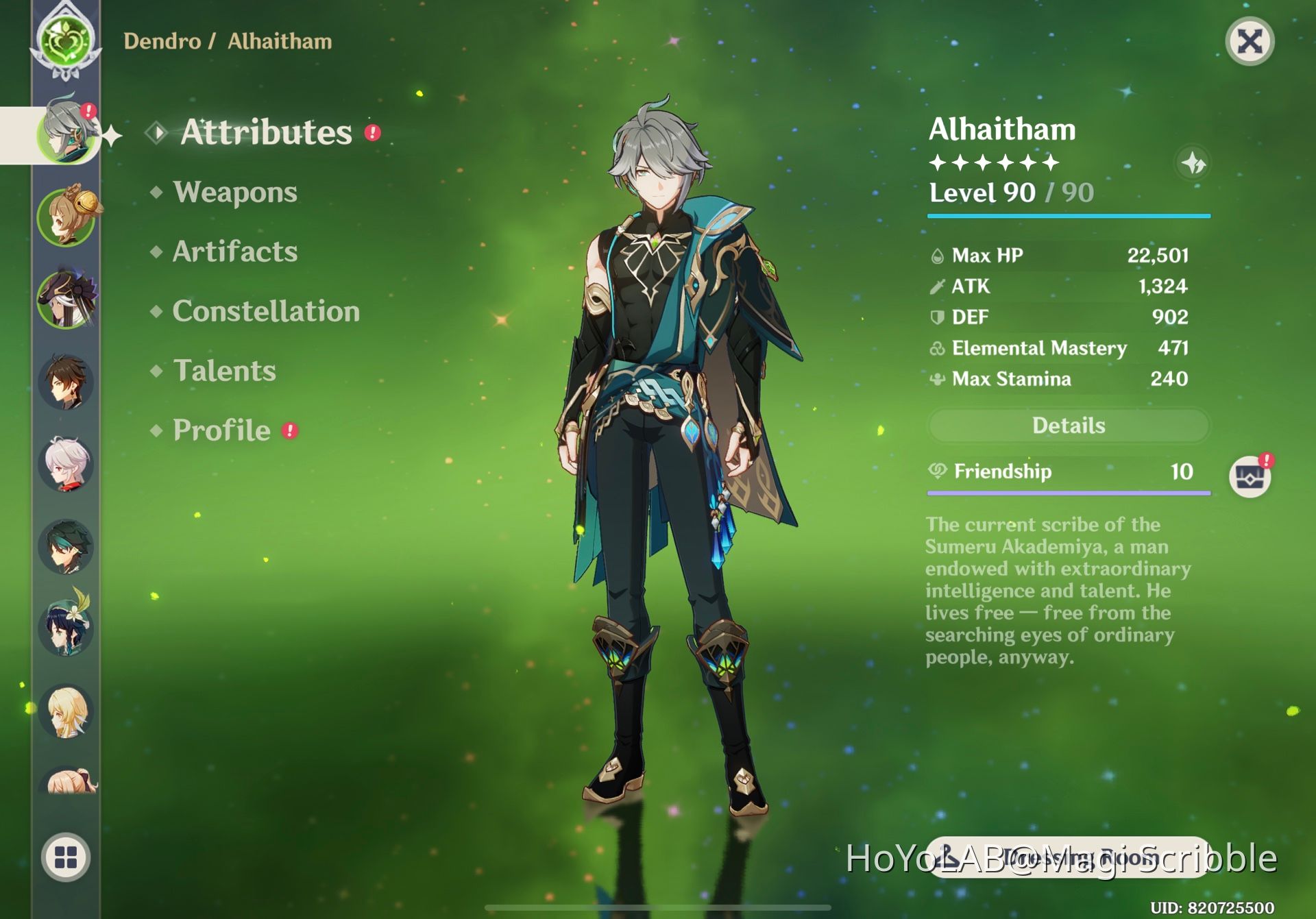This screenshot has height=919, width=1316.
Task: View the Constellation tab
Action: (x=266, y=312)
